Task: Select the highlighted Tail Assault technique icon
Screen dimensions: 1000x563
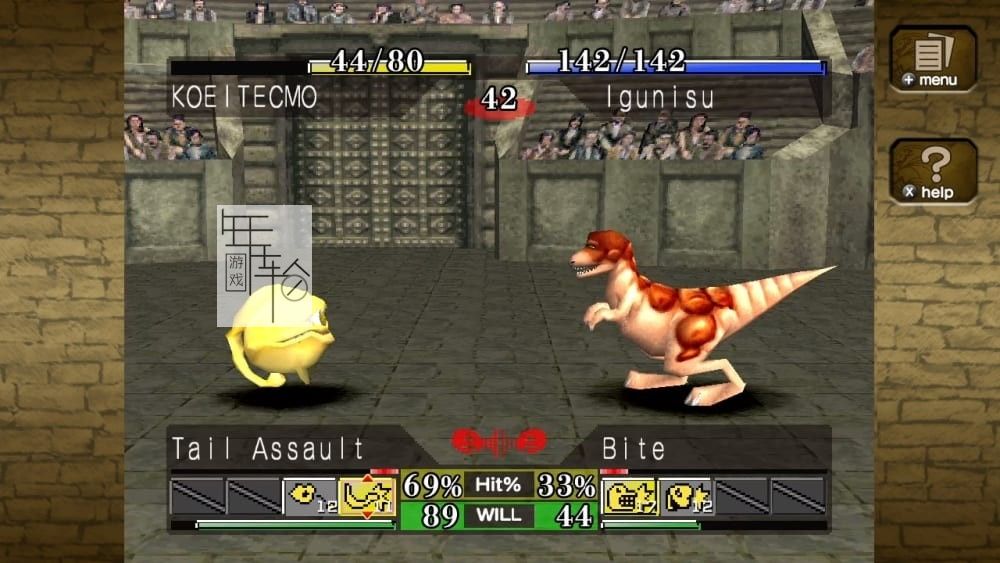Action: pyautogui.click(x=367, y=496)
